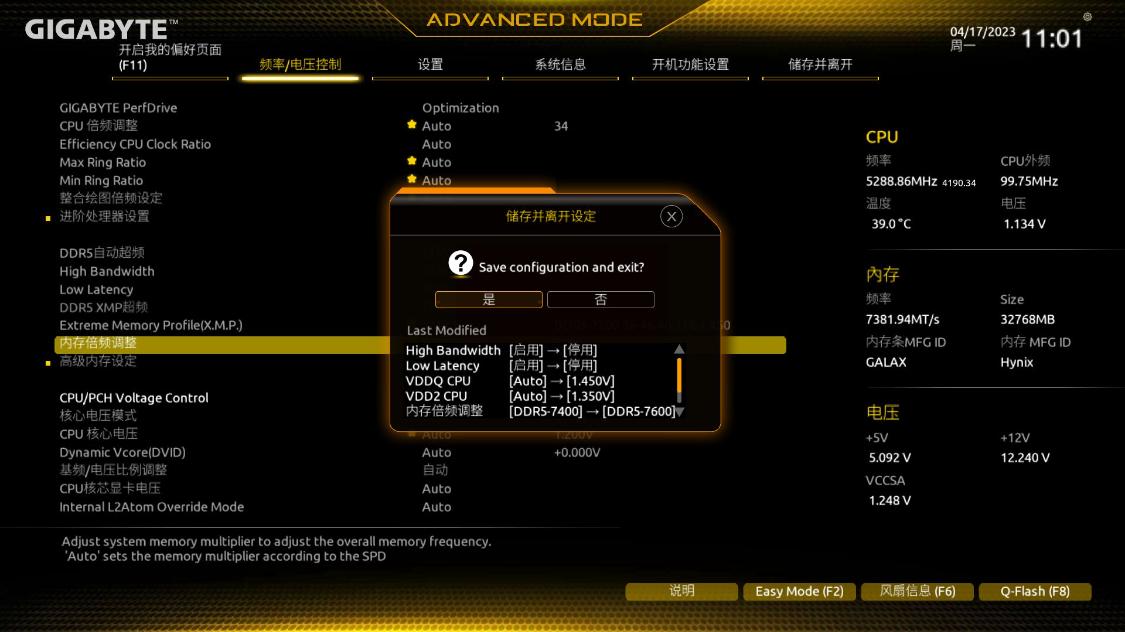The height and width of the screenshot is (632, 1125).
Task: Go to the 储存并离开 tab
Action: [820, 65]
